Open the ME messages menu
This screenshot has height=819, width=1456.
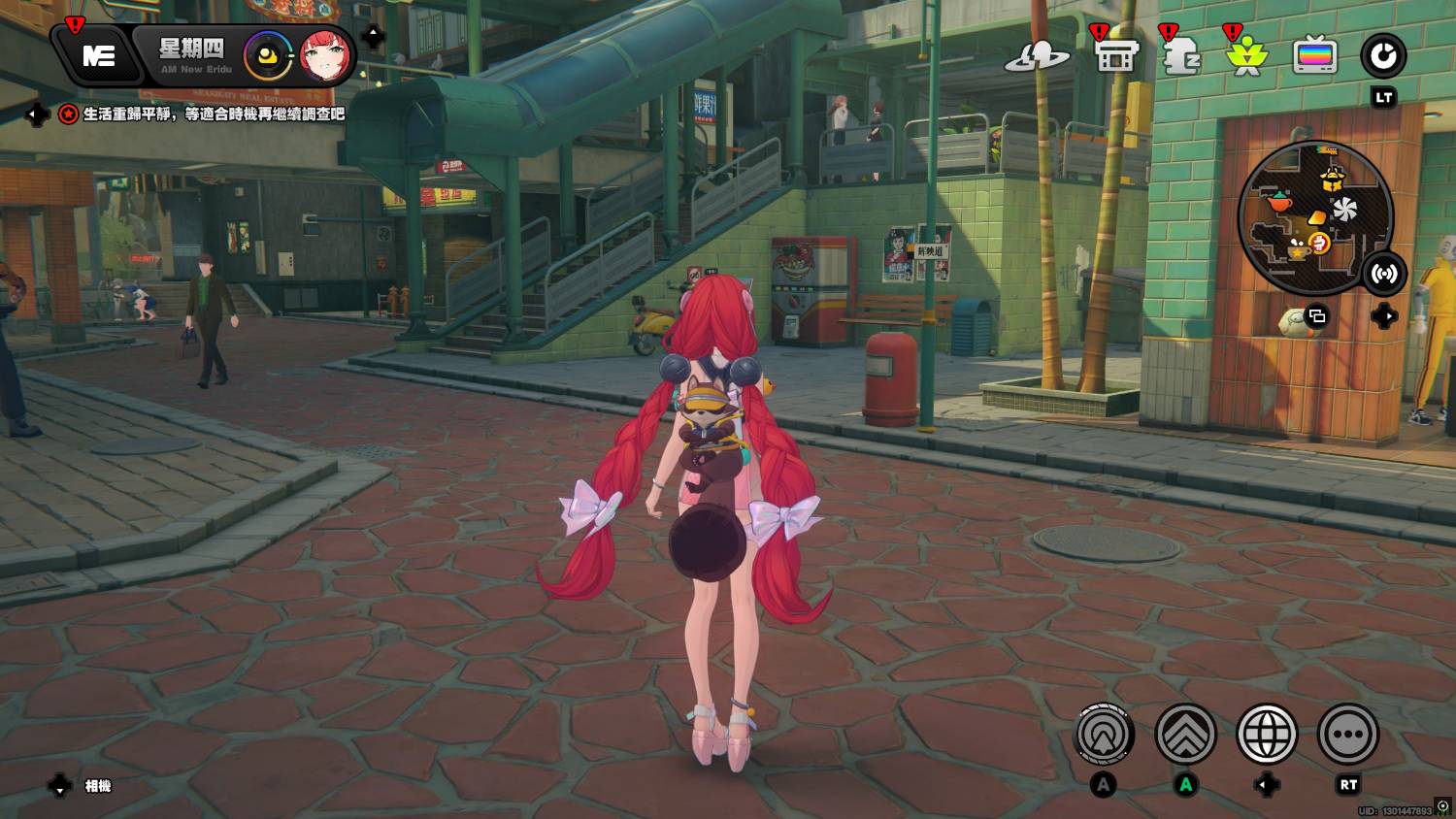[98, 56]
